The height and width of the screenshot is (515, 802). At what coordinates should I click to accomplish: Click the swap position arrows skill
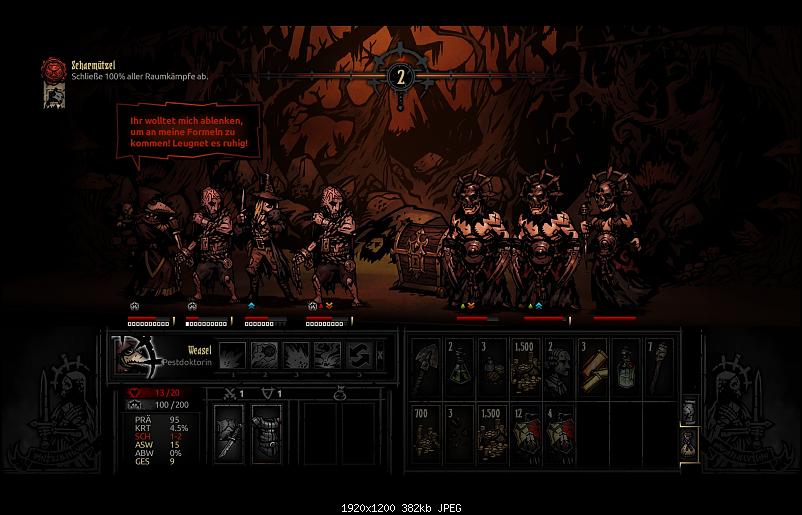pyautogui.click(x=359, y=355)
